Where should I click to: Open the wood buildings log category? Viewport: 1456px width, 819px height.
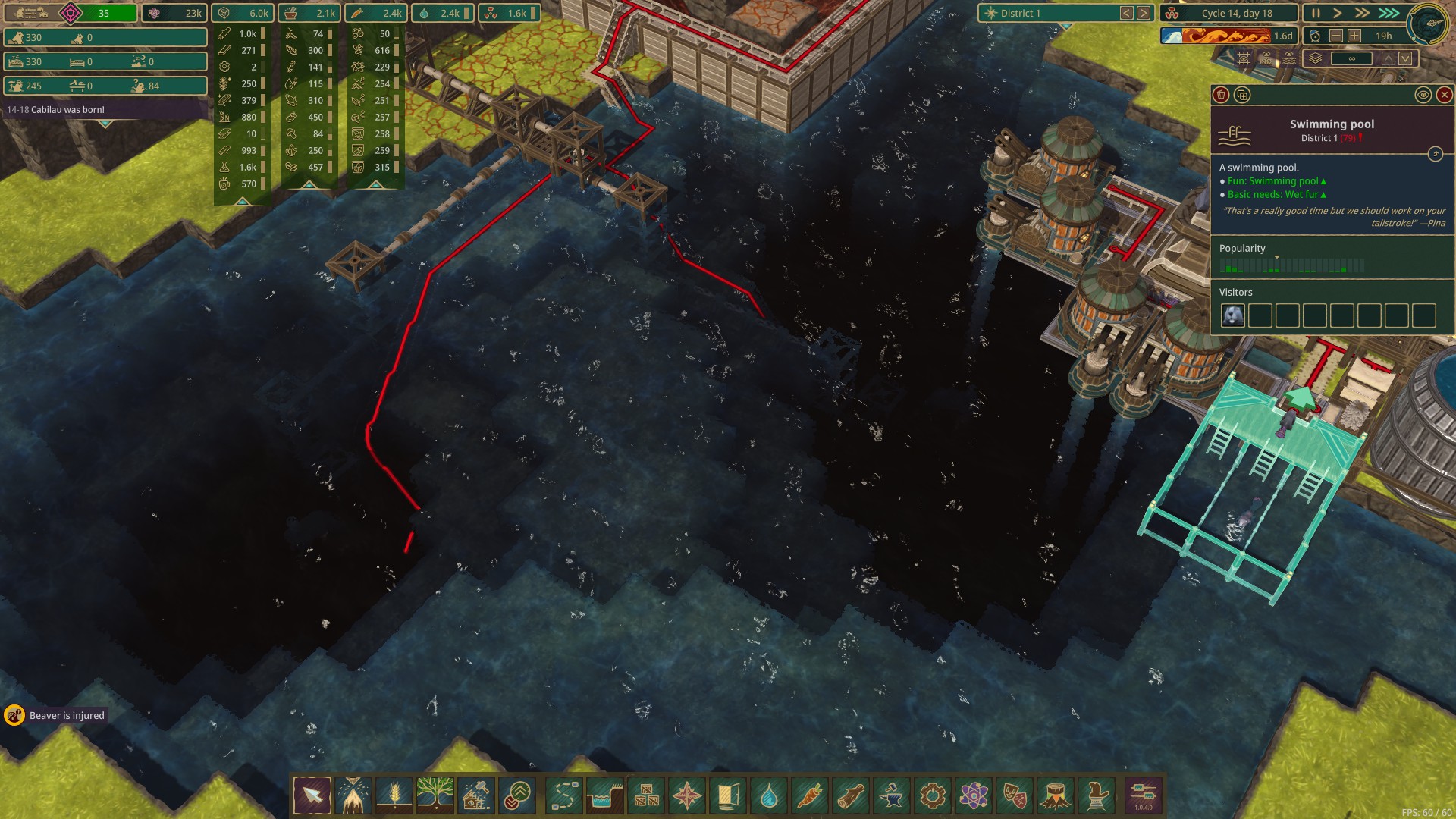(851, 795)
